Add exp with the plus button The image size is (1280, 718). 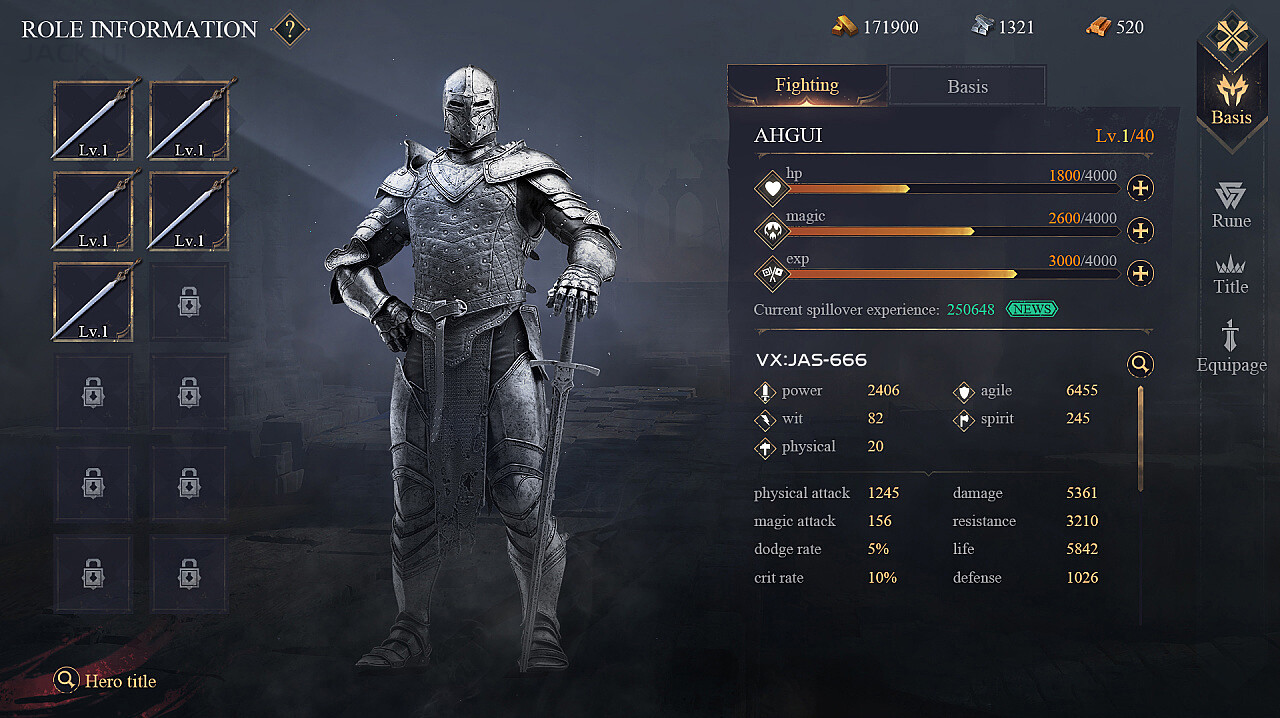(1140, 273)
